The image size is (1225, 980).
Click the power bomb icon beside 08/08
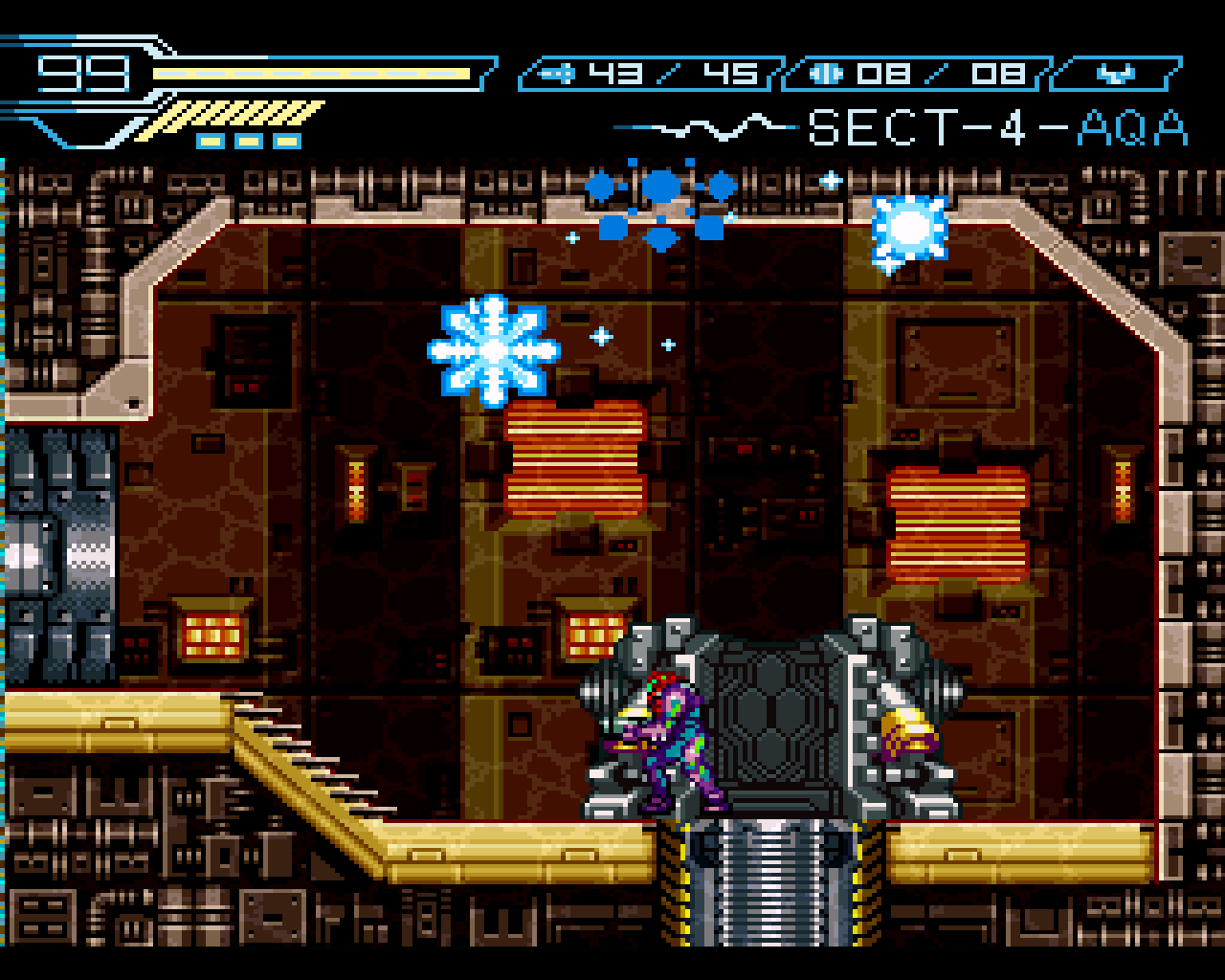[x=825, y=73]
